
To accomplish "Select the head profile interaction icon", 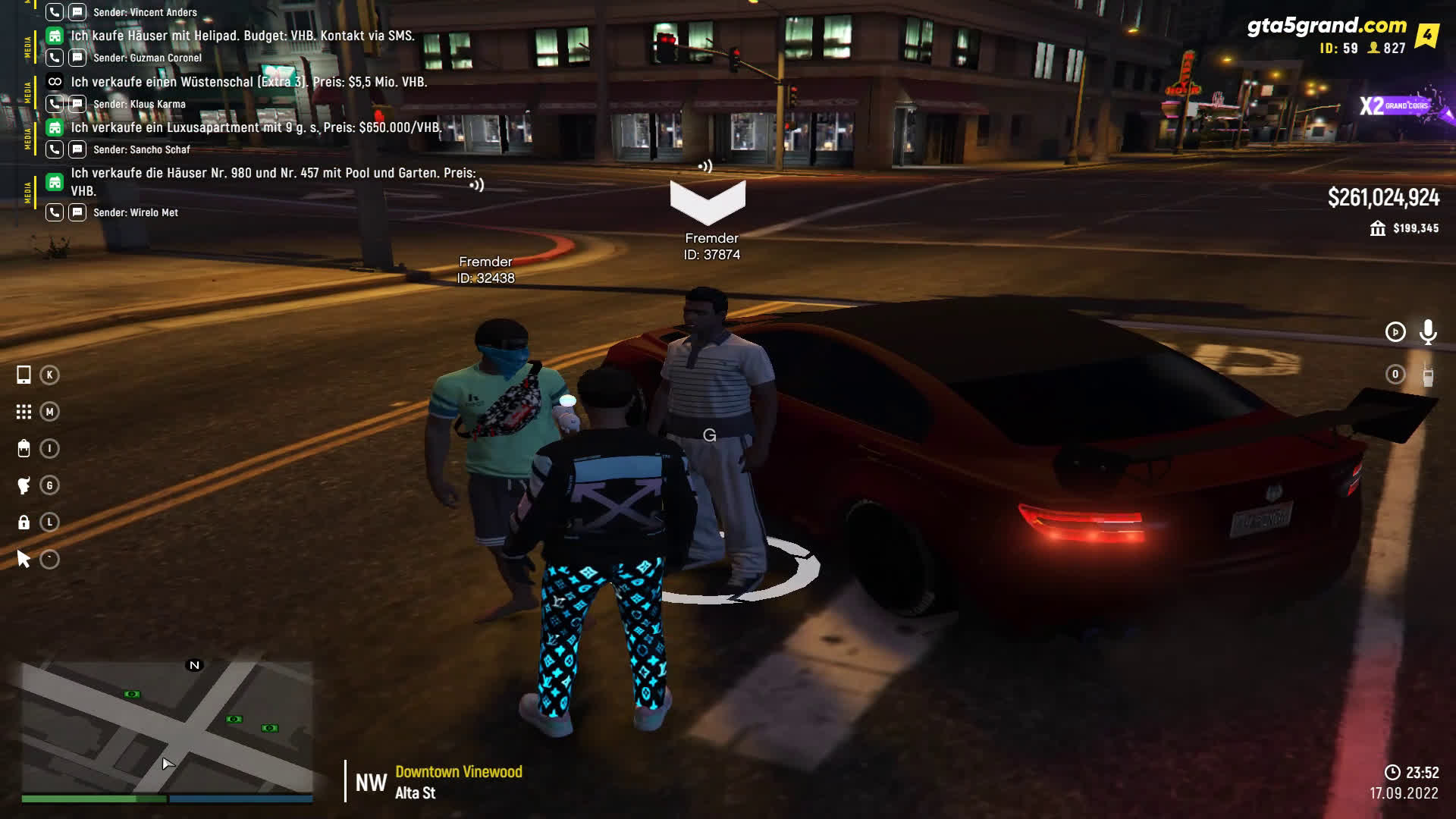I will point(24,485).
